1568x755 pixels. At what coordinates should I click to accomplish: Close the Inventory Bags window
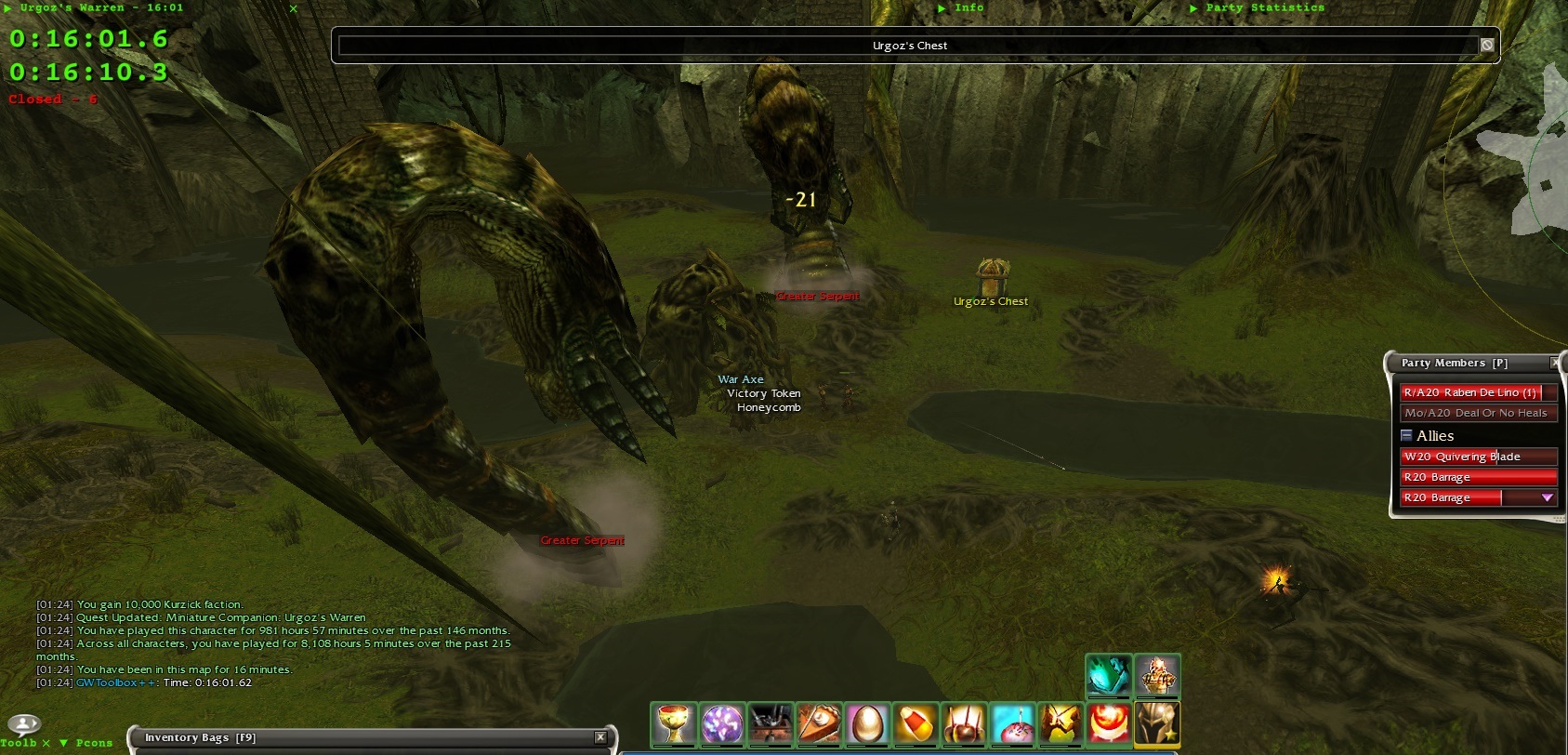[600, 737]
